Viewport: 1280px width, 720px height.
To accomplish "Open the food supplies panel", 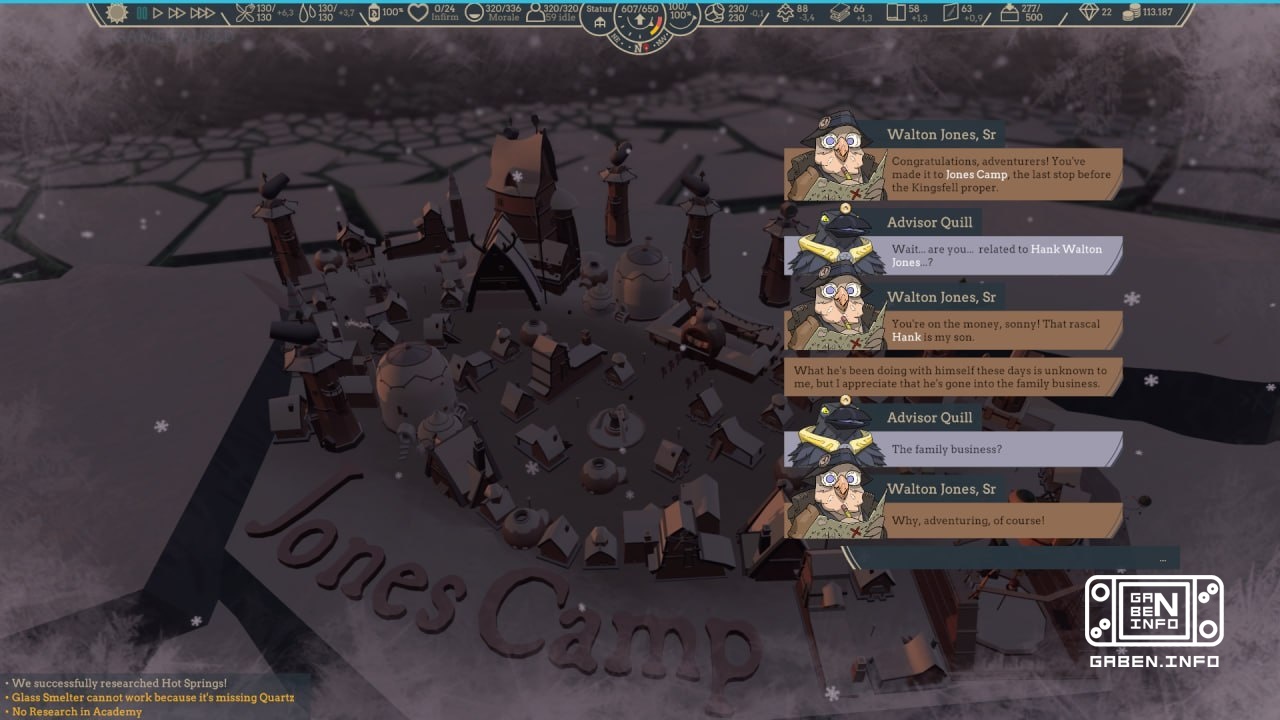I will (x=246, y=14).
